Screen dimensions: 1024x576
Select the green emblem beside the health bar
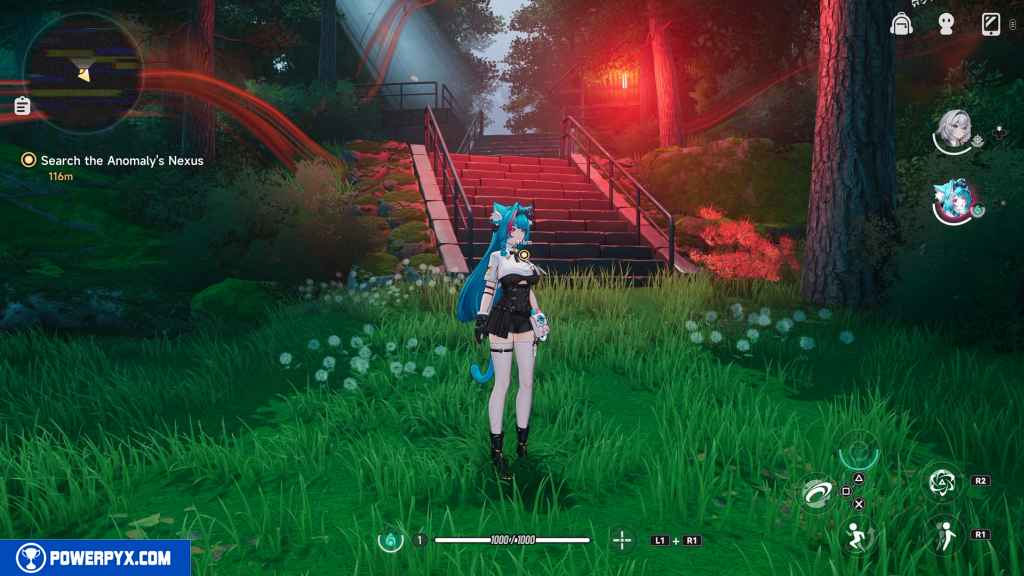[389, 541]
